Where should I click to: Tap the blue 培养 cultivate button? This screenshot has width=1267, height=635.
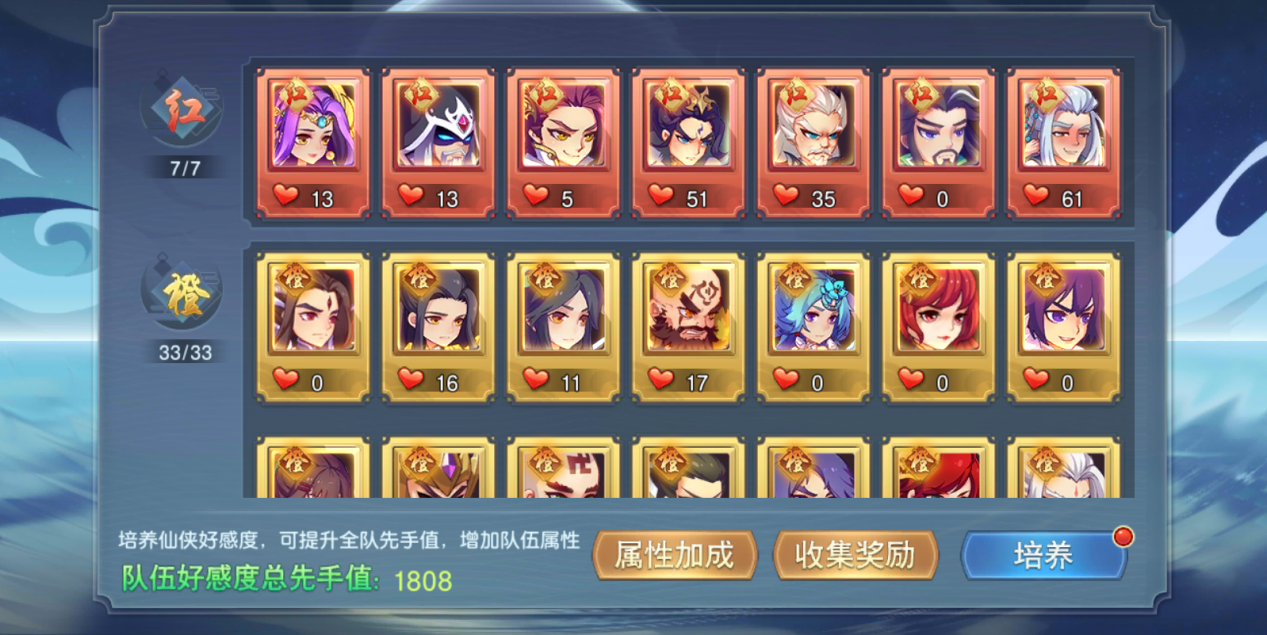(x=1044, y=556)
